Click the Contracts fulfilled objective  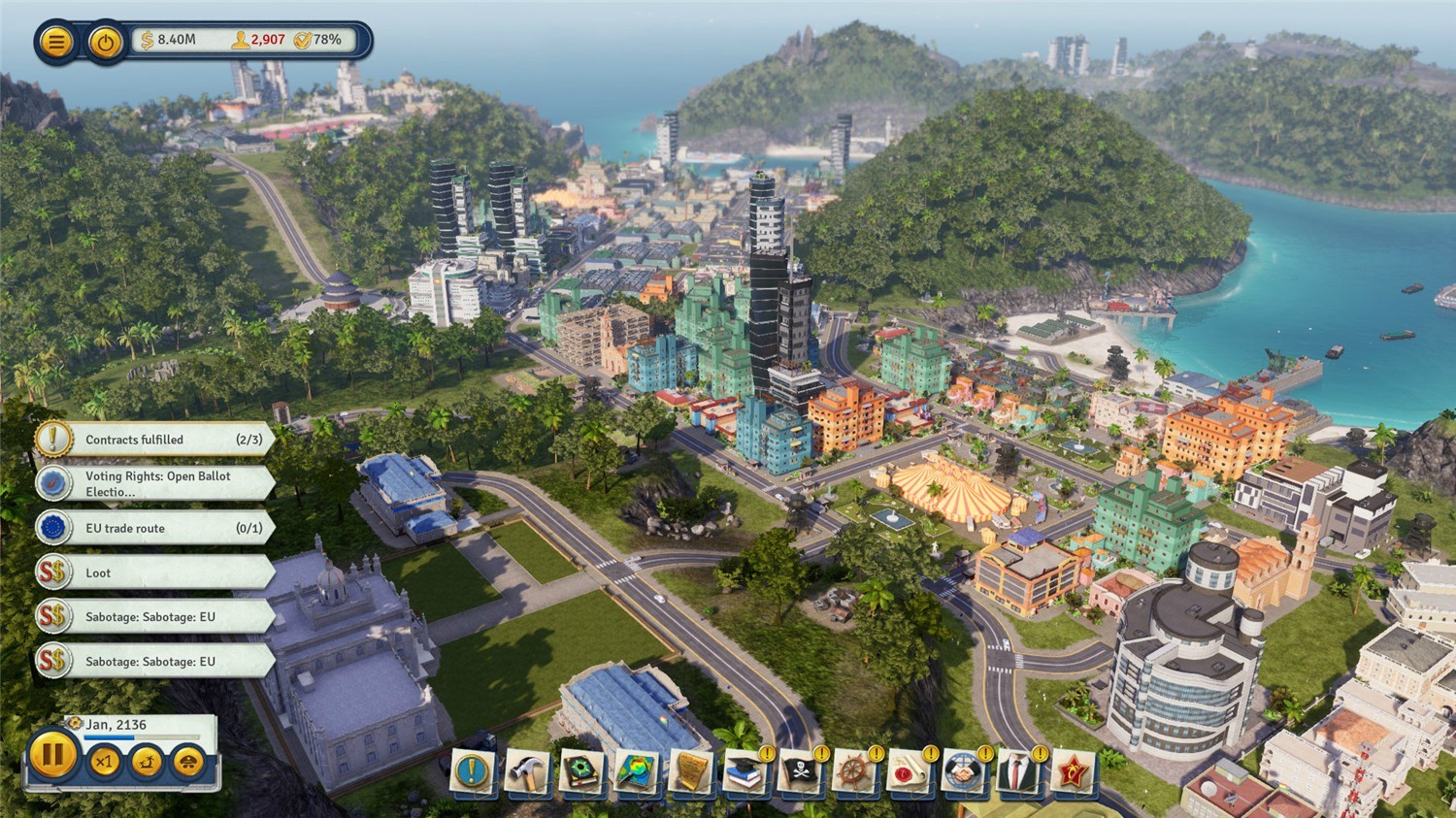coord(155,439)
